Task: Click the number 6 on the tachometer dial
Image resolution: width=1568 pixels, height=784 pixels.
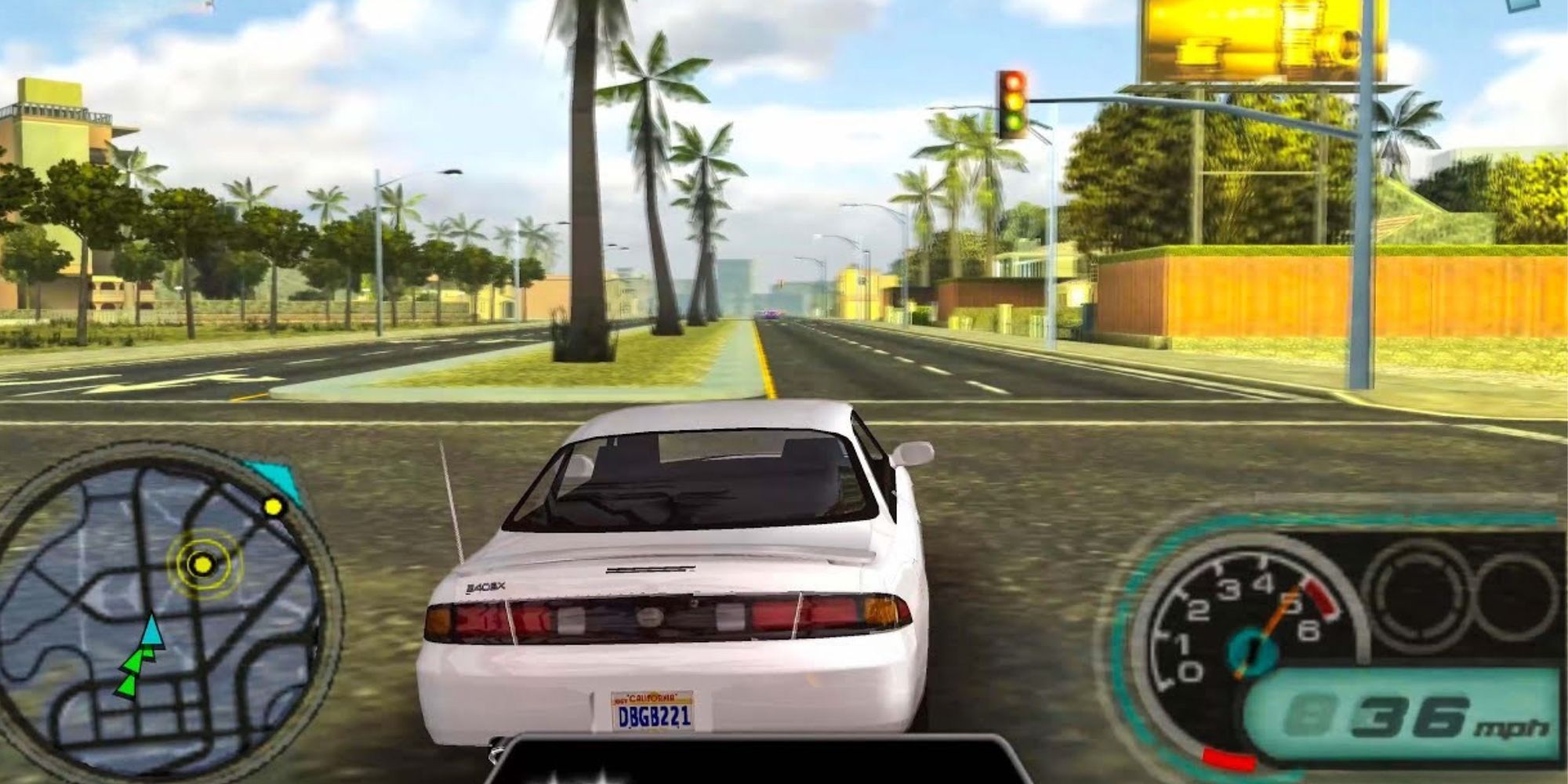Action: coord(1308,632)
